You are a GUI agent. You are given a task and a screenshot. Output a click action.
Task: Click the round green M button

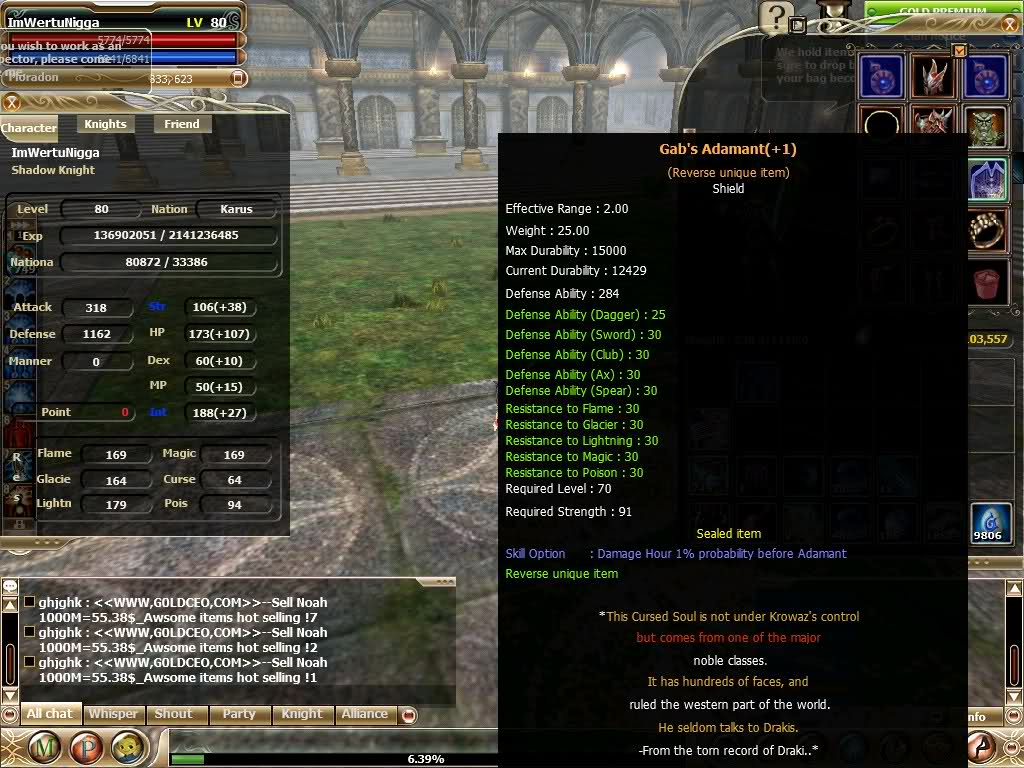pyautogui.click(x=43, y=747)
